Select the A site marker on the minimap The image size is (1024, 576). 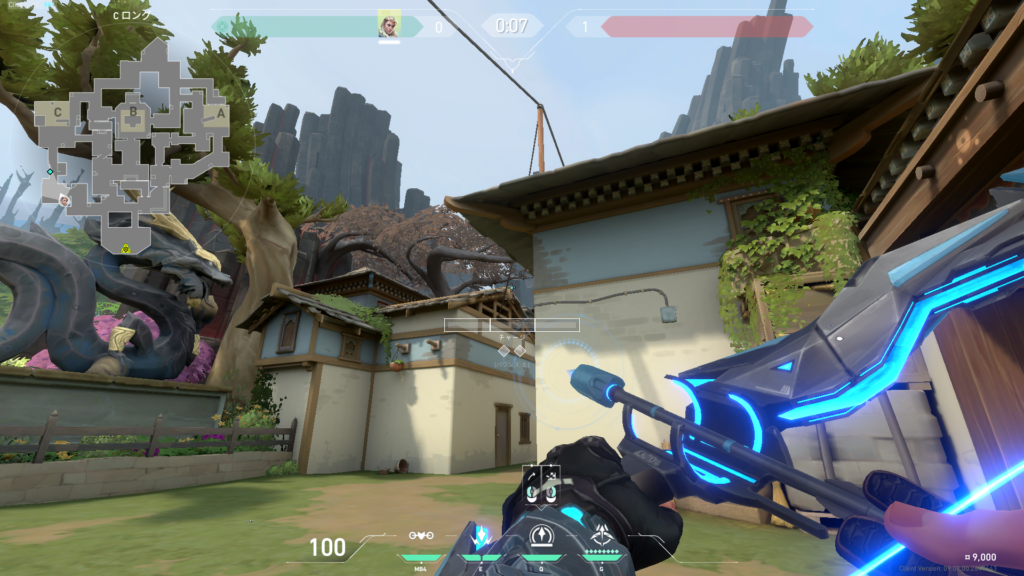tap(221, 114)
